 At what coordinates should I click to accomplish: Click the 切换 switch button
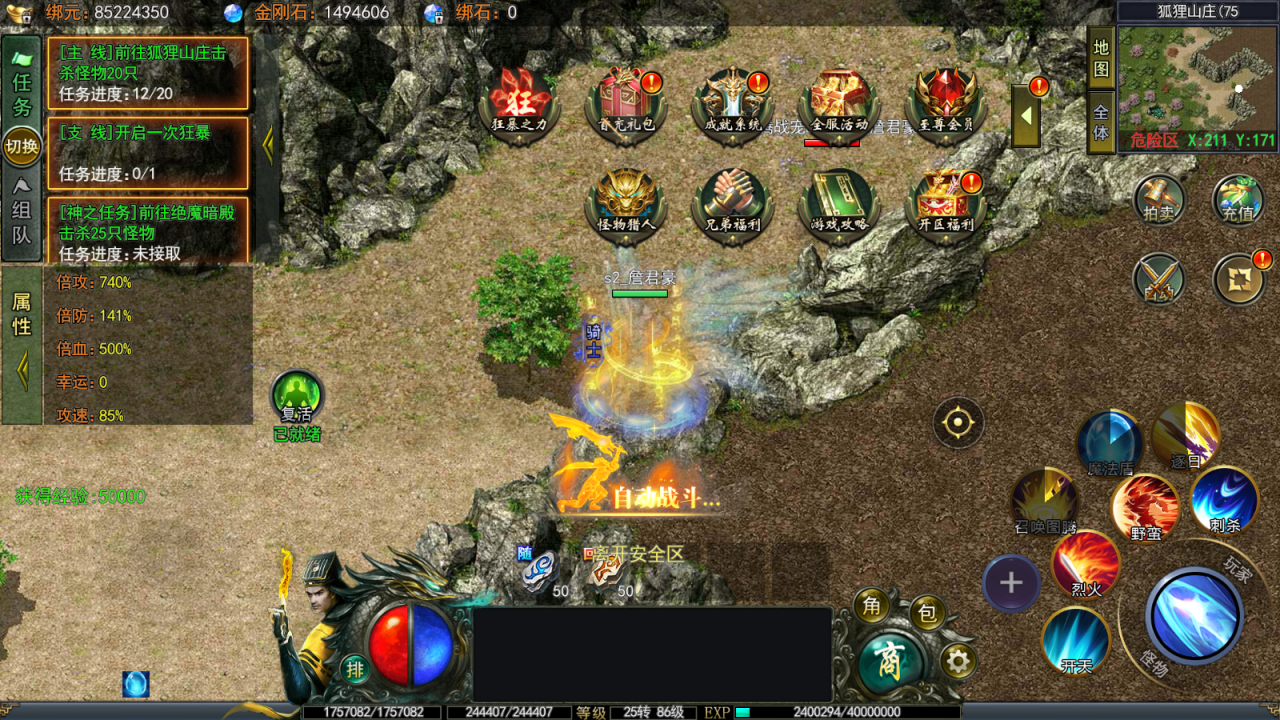22,147
